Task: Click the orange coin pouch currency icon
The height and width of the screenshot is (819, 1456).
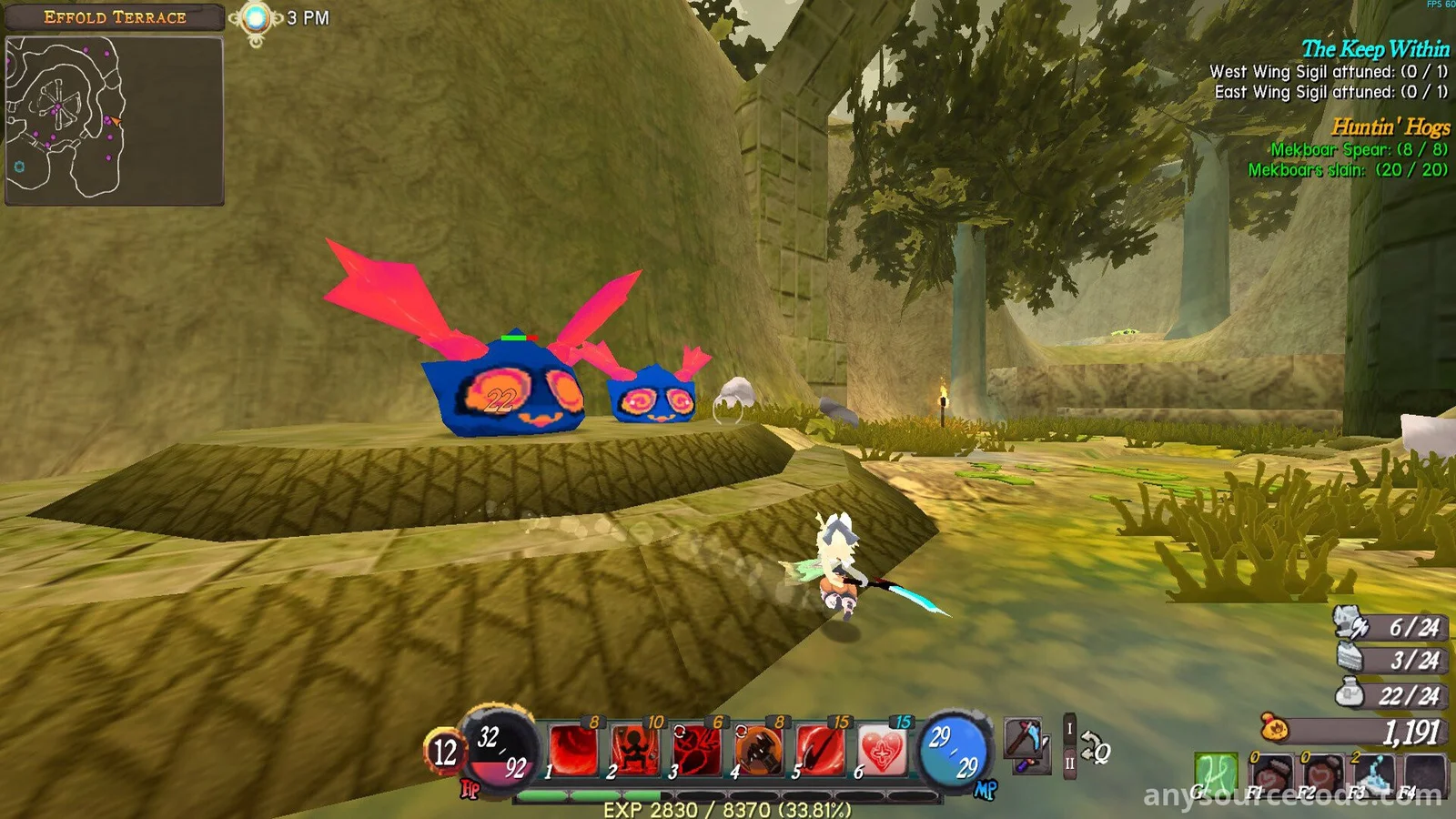Action: click(x=1274, y=729)
